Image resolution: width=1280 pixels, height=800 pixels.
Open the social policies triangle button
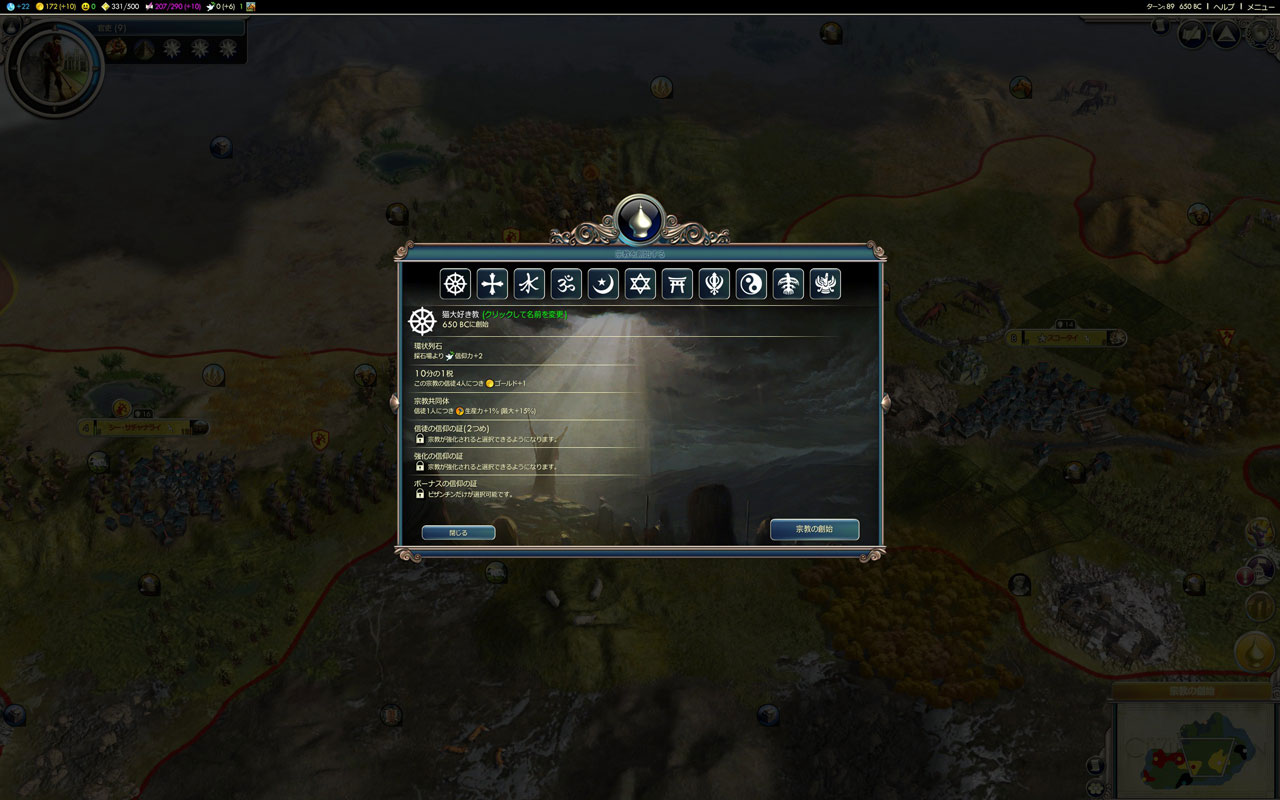[1225, 35]
